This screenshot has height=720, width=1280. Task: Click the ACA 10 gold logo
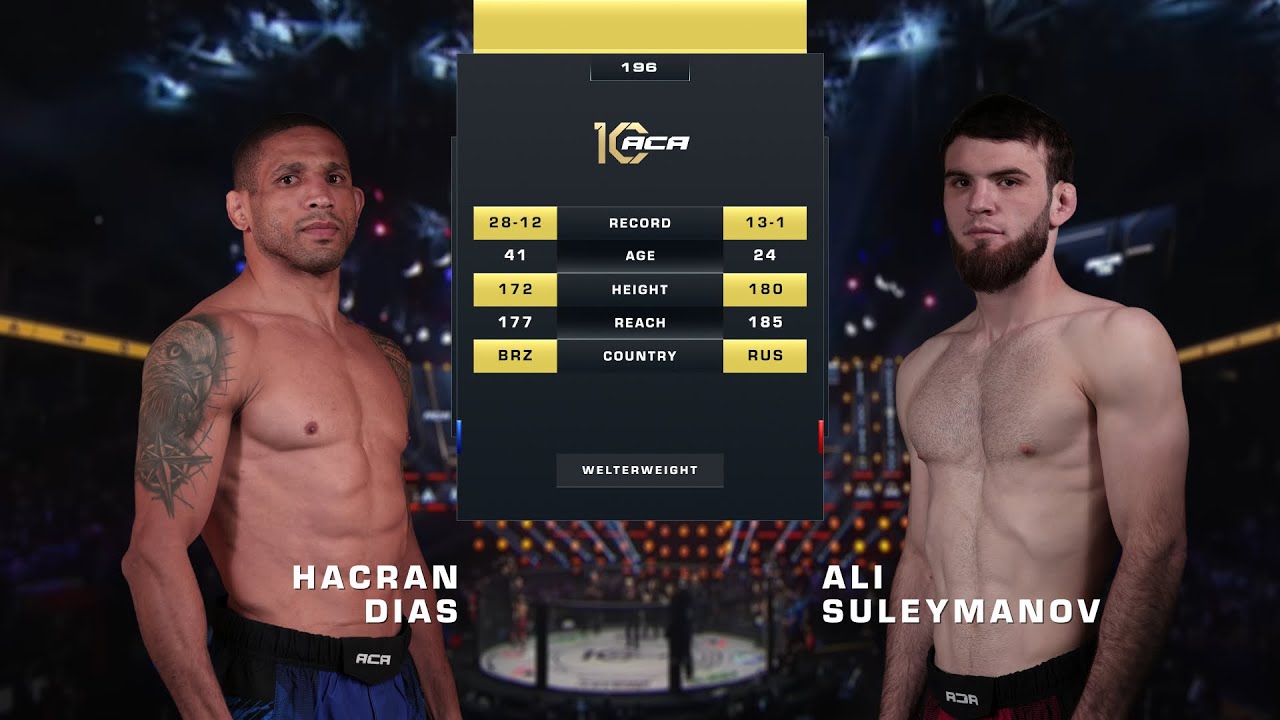(x=640, y=143)
